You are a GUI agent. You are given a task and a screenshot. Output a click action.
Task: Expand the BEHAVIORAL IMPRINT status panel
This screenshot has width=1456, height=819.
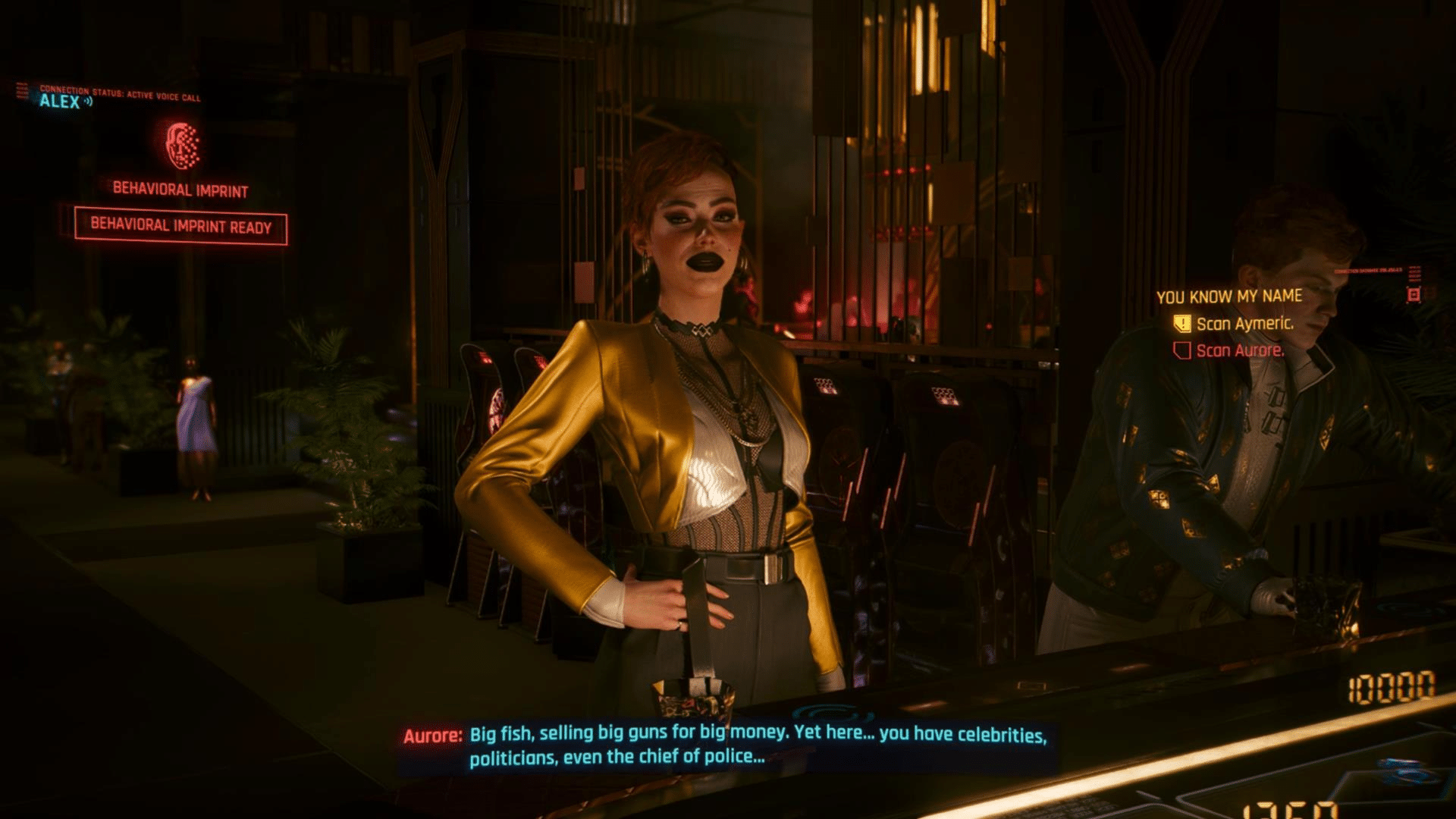(181, 190)
